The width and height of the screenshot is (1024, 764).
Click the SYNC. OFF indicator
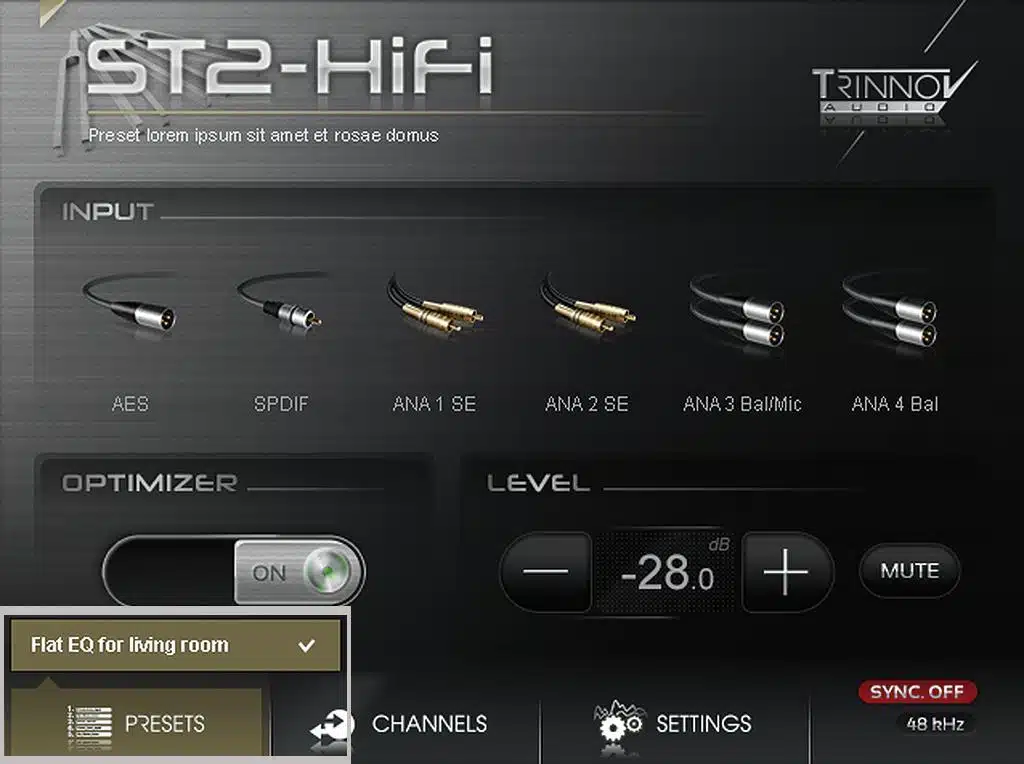(x=917, y=692)
